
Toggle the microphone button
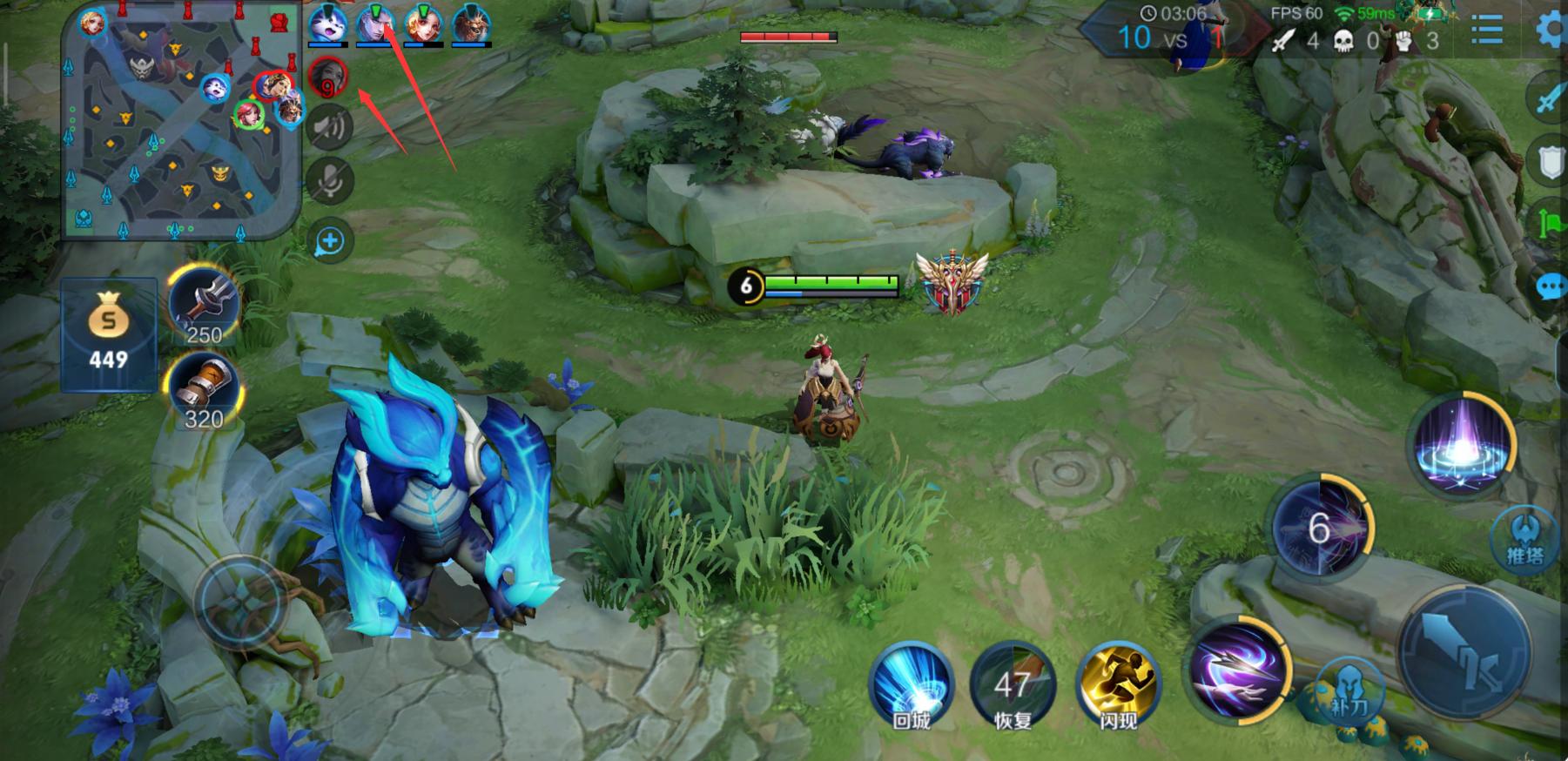(330, 181)
